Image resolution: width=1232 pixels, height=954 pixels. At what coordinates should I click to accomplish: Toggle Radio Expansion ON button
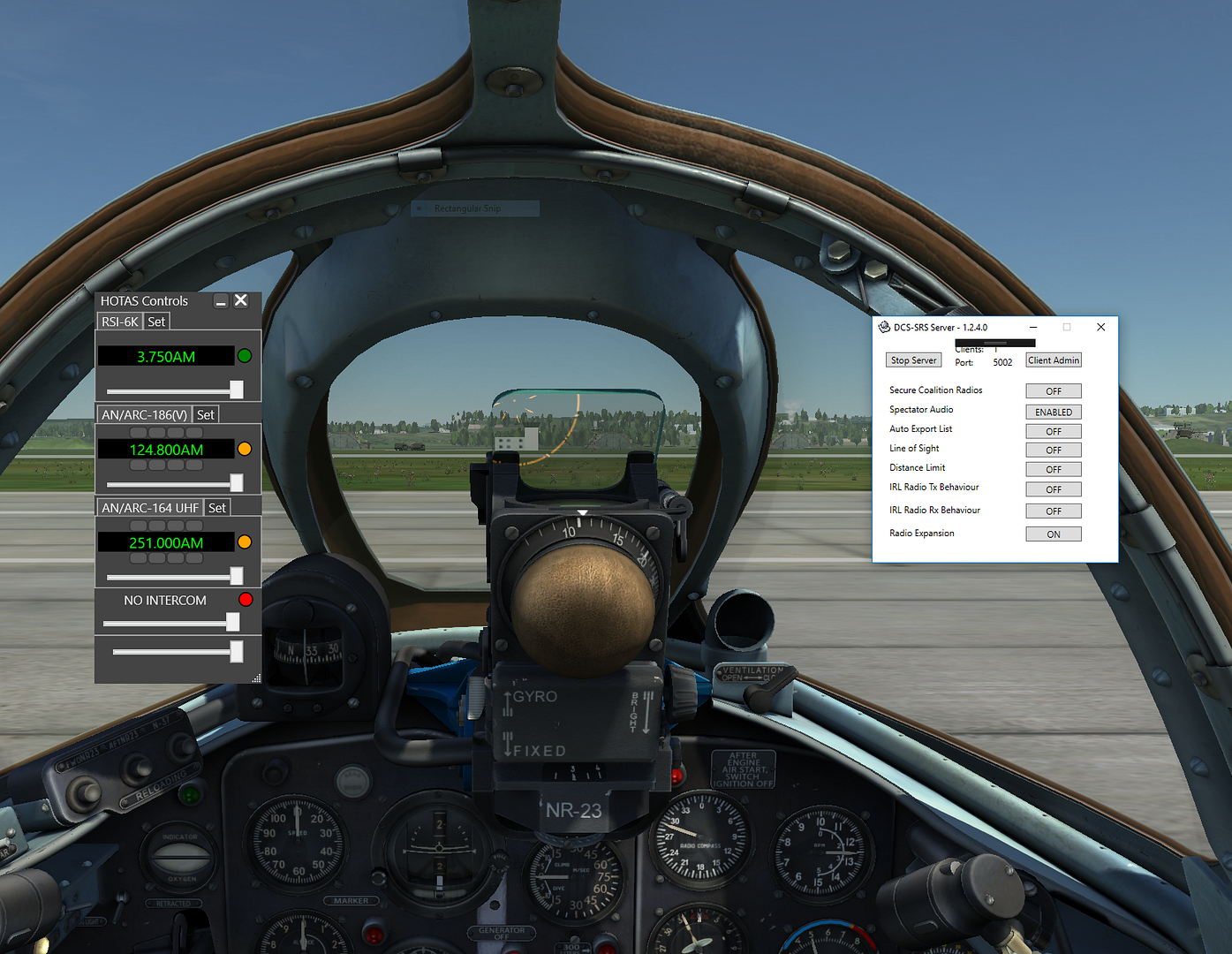tap(1053, 534)
